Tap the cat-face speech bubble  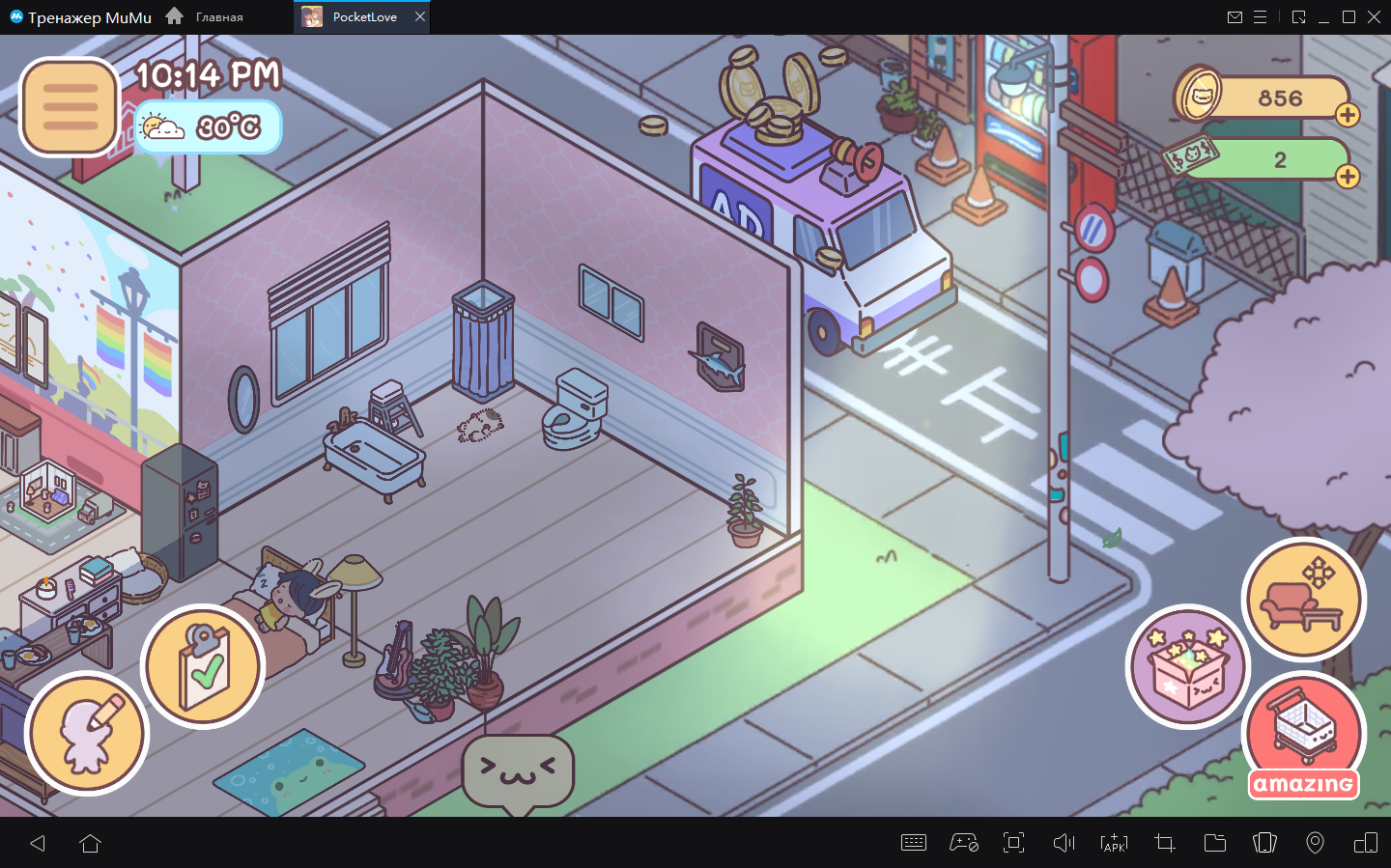[518, 770]
